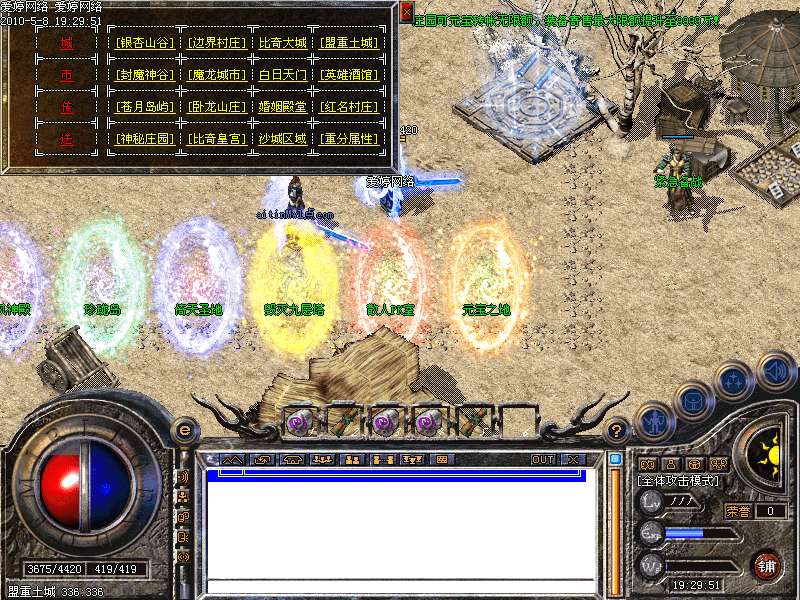Open the character equipment panel button
Image resolution: width=800 pixels, height=600 pixels.
[654, 421]
